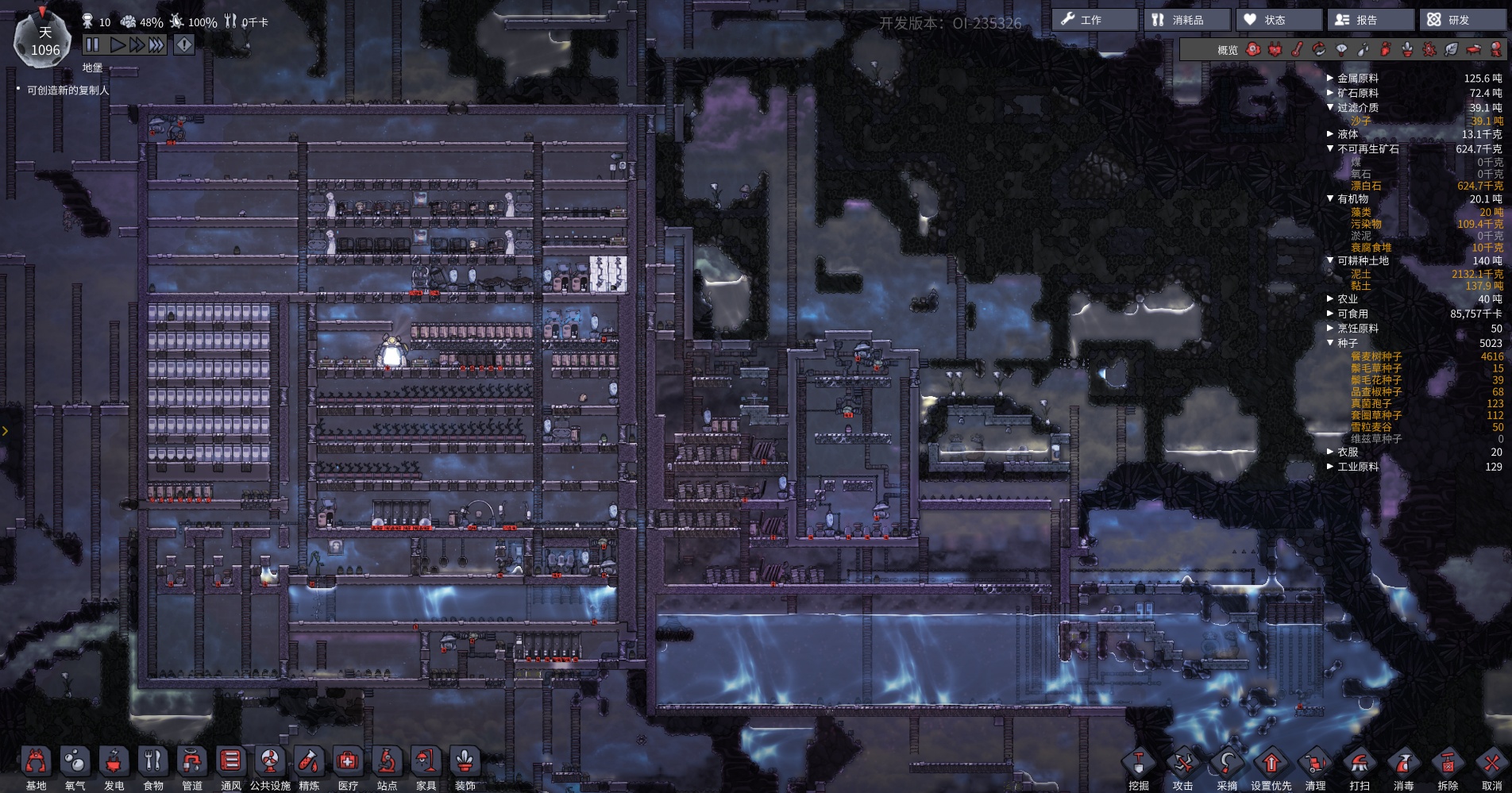Select the 拆除 (Deconstruct) tool
The image size is (1512, 793).
point(1448,765)
